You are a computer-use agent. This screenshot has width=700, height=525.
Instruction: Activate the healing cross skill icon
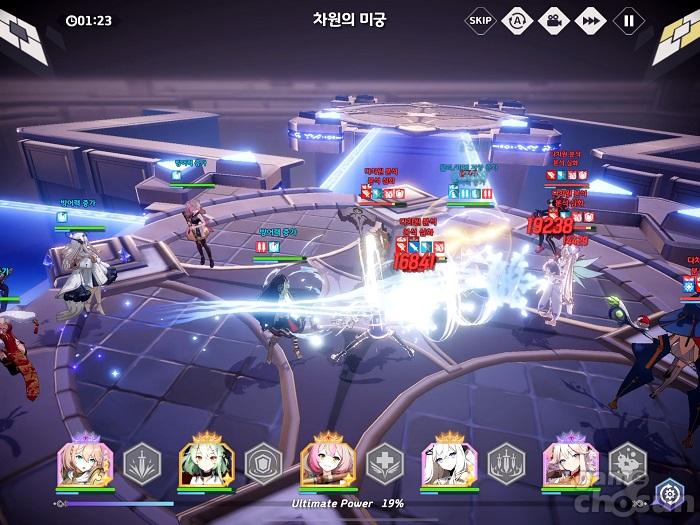coord(384,464)
